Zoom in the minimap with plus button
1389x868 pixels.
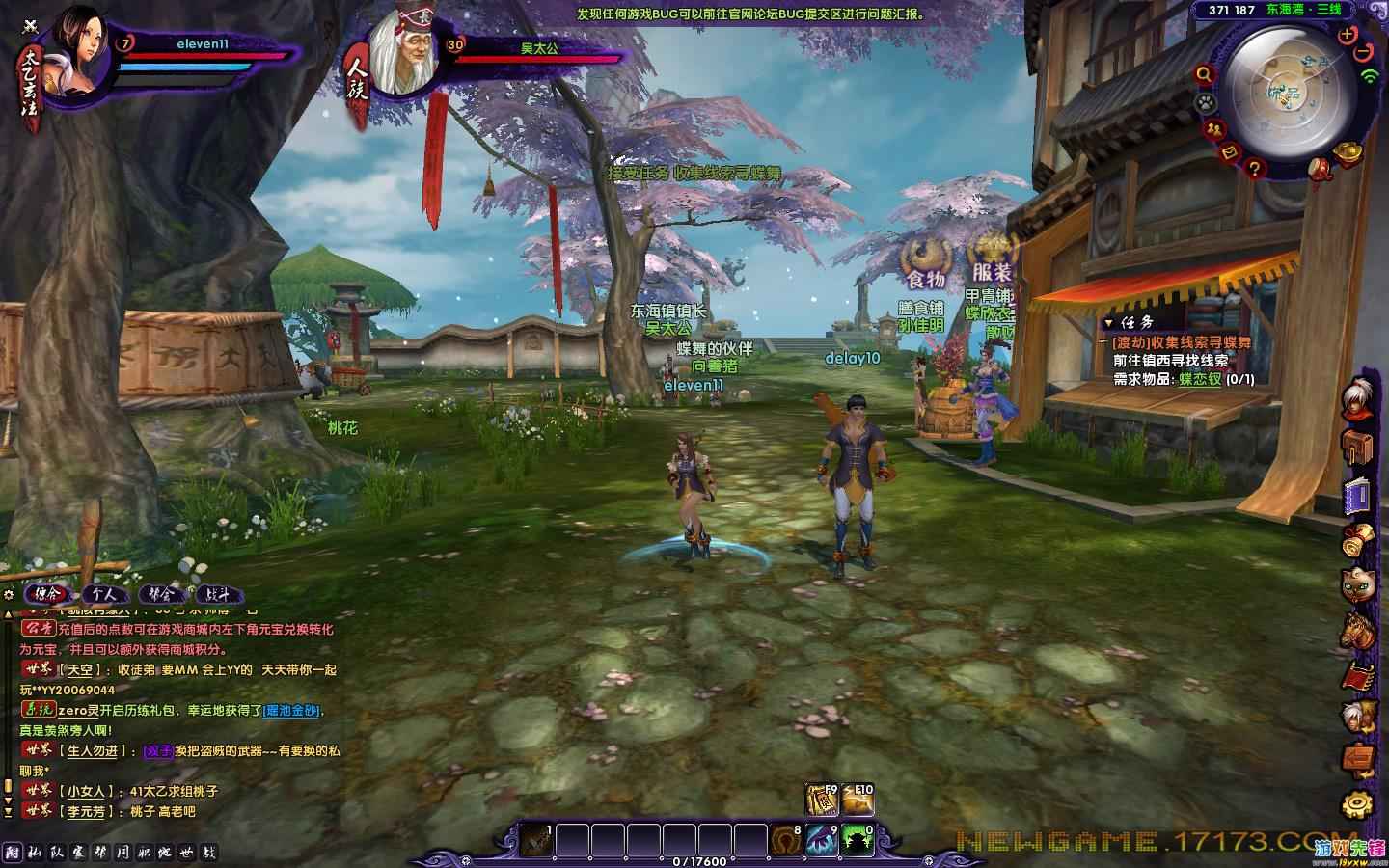(x=1348, y=34)
